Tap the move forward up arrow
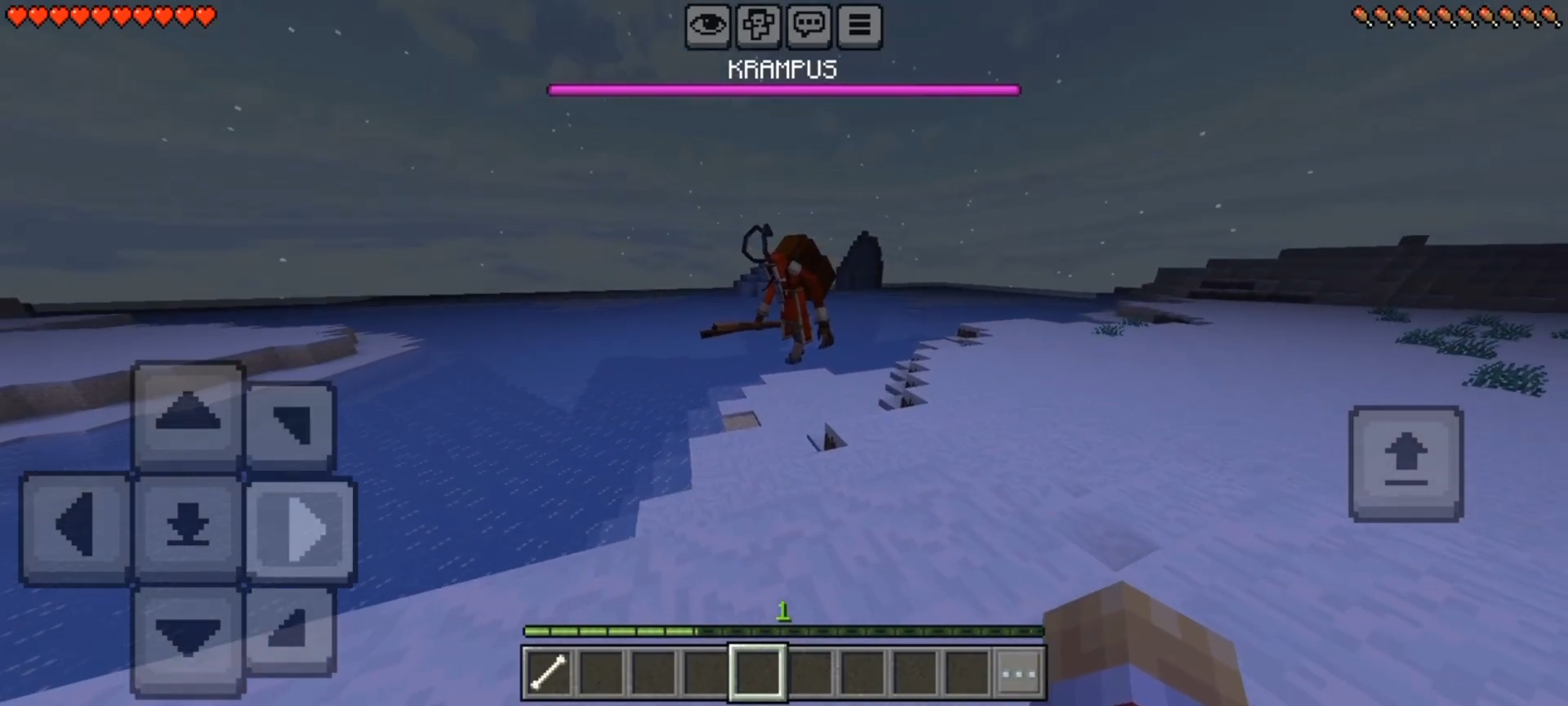Image resolution: width=1568 pixels, height=706 pixels. tap(188, 414)
